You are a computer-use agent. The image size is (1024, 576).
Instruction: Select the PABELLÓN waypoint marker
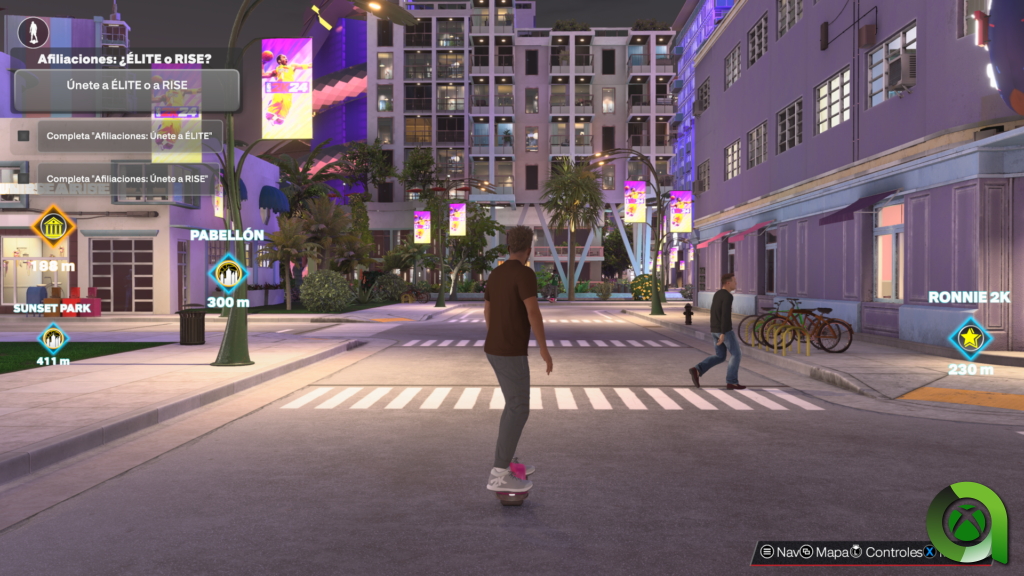tap(227, 272)
